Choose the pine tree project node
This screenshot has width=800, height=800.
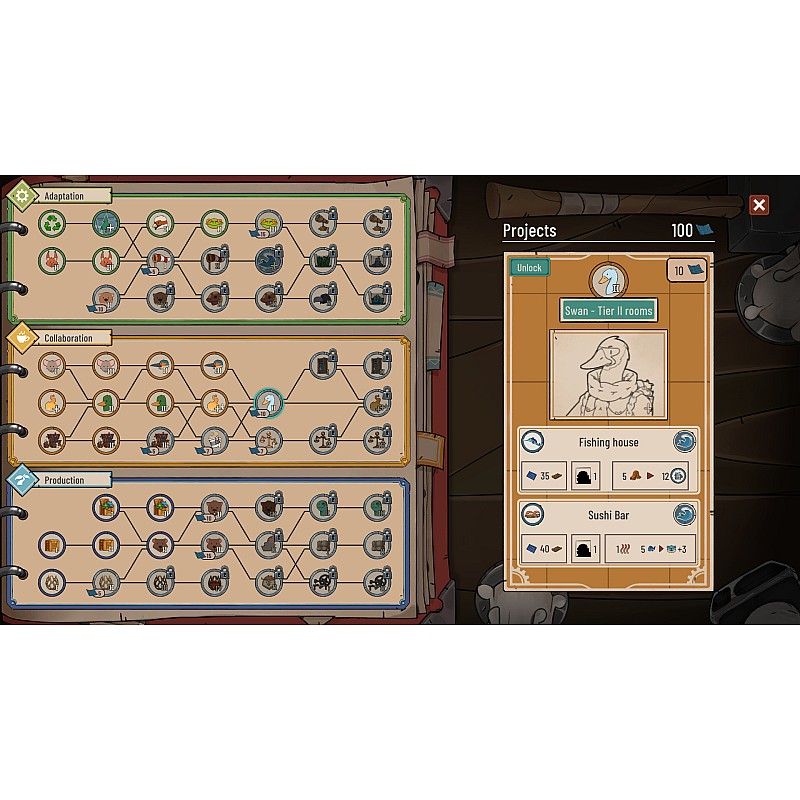click(106, 222)
